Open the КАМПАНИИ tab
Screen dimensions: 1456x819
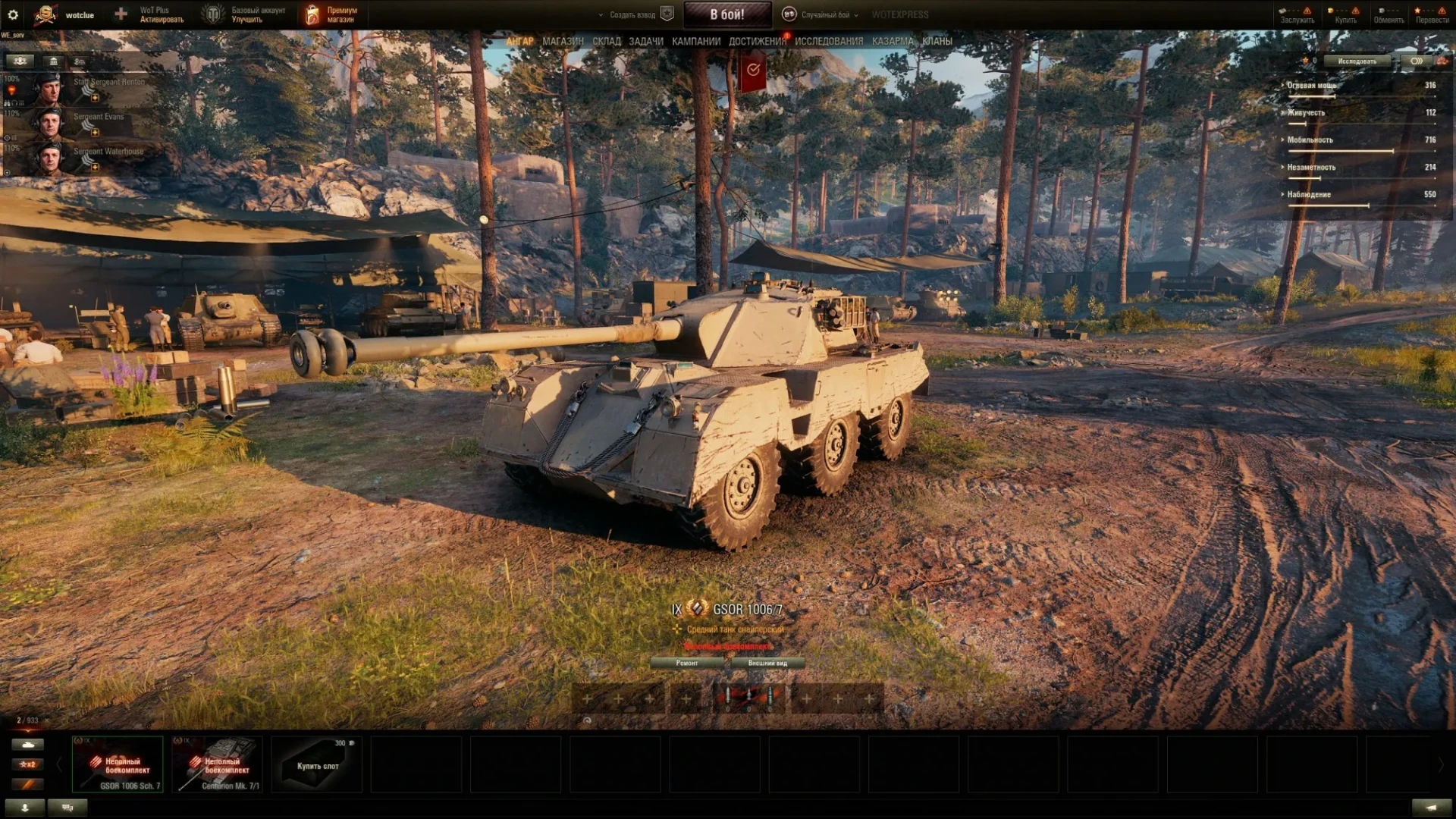tap(696, 42)
